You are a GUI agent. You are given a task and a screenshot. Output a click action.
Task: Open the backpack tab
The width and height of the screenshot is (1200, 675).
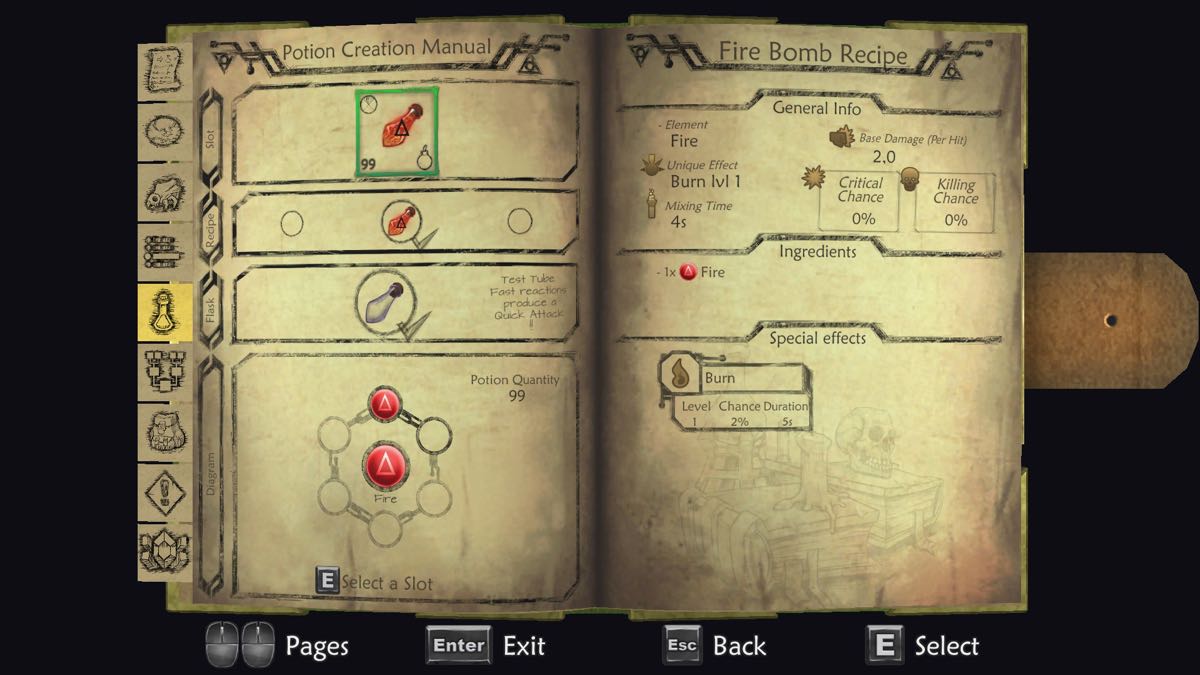[164, 432]
